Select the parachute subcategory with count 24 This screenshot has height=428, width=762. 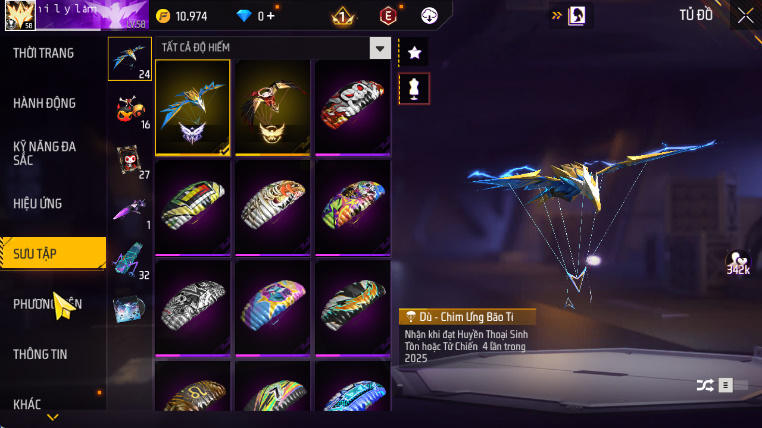click(x=129, y=58)
